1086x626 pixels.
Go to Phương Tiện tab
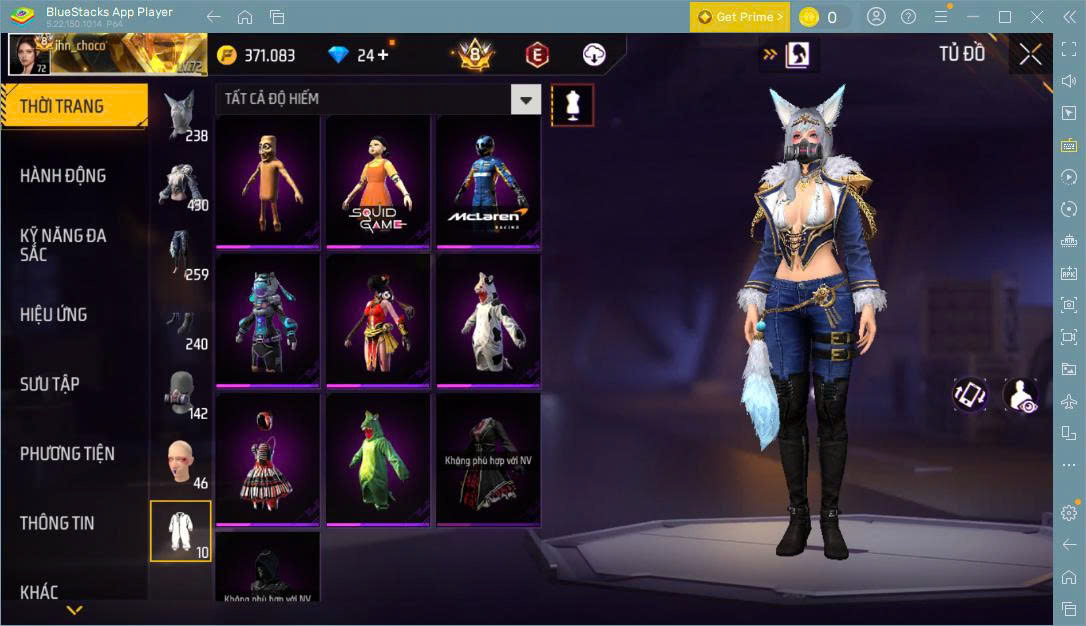pyautogui.click(x=67, y=454)
